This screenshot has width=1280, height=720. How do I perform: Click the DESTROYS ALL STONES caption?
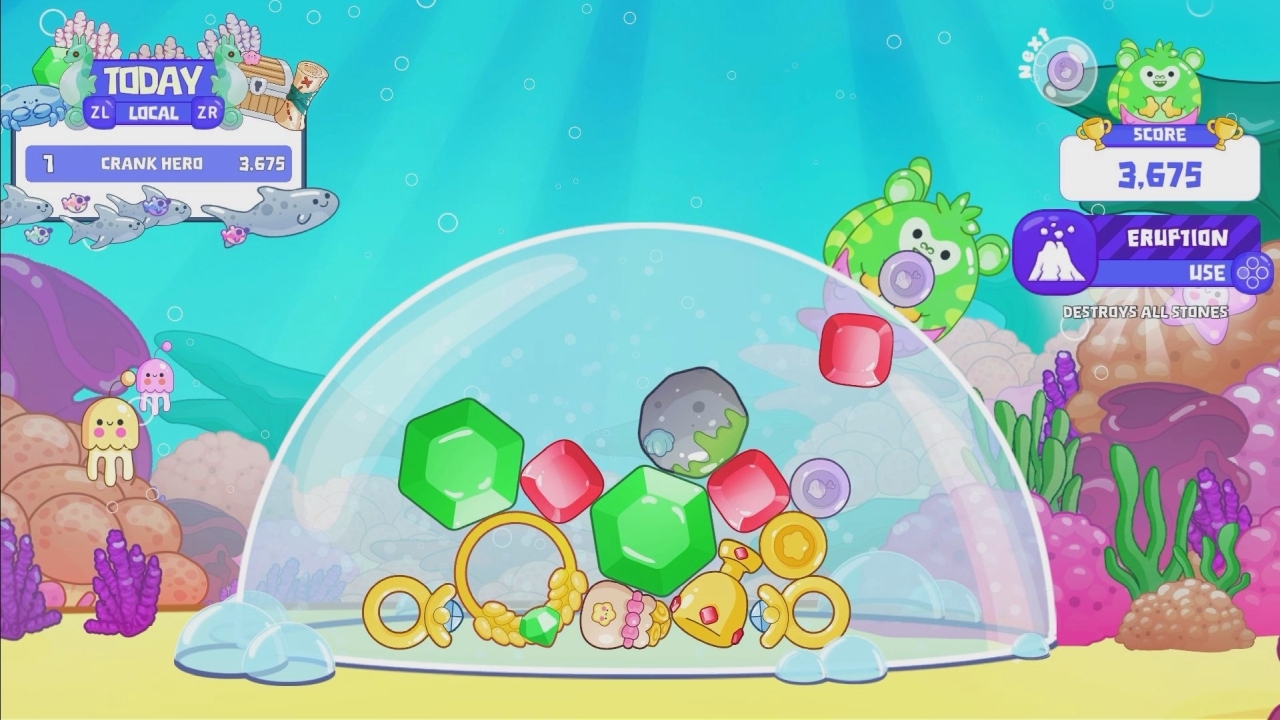click(1145, 312)
